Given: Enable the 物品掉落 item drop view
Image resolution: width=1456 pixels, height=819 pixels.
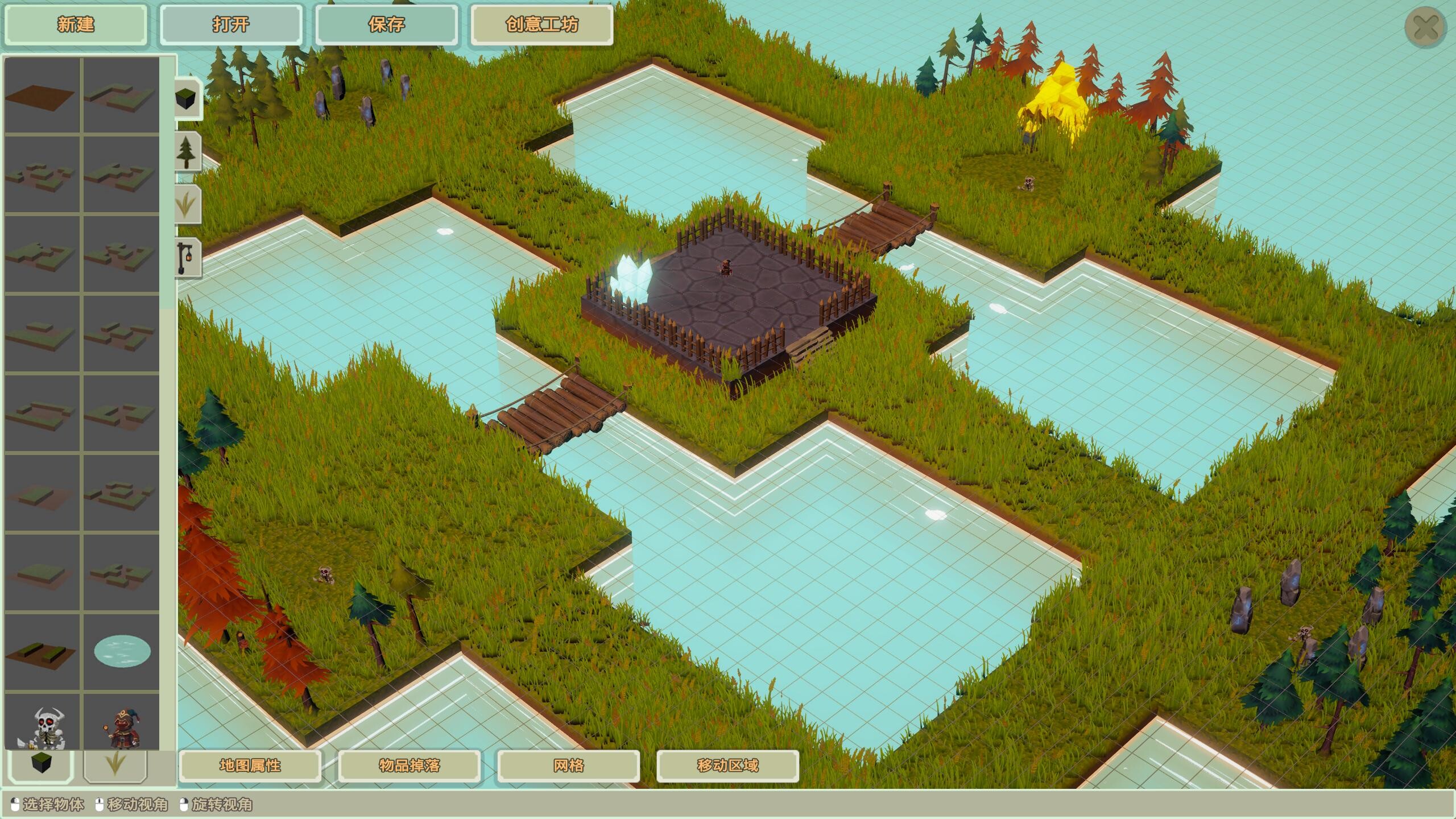Looking at the screenshot, I should (x=408, y=766).
